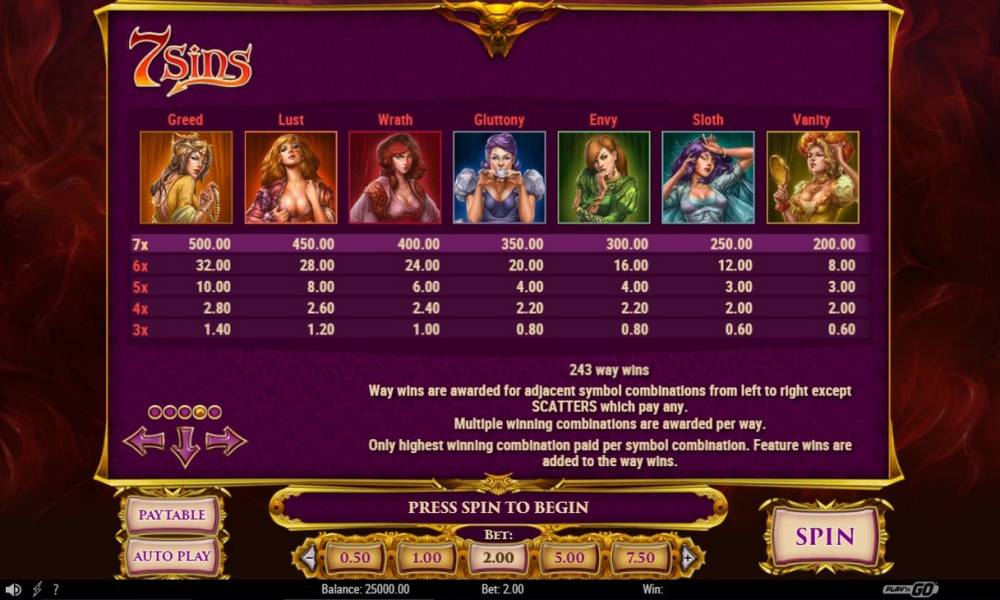This screenshot has width=1000, height=600.
Task: Close the paytable via the PAYTABLE button
Action: tap(172, 515)
